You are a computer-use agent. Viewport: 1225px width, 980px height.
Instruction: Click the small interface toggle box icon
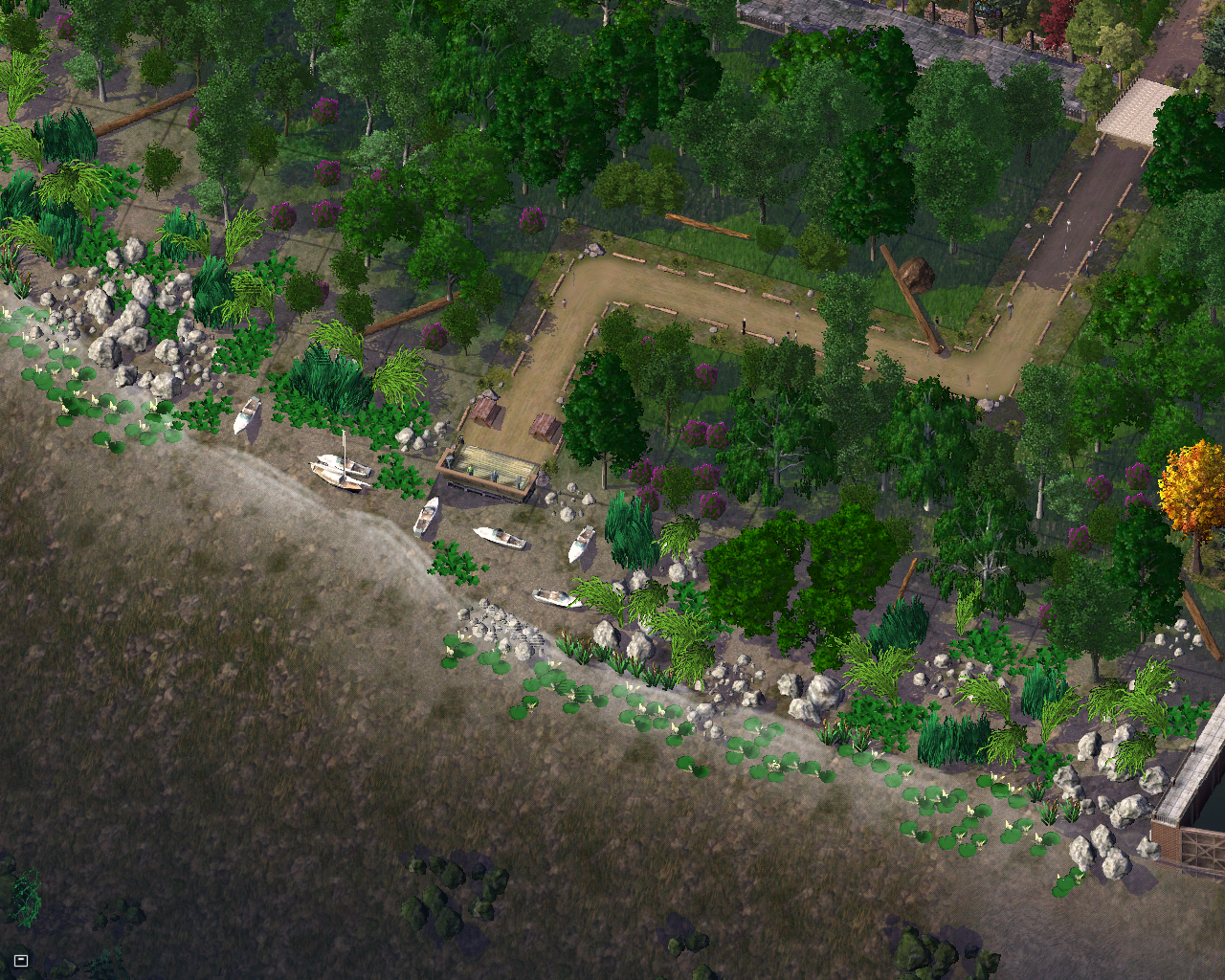tap(21, 960)
